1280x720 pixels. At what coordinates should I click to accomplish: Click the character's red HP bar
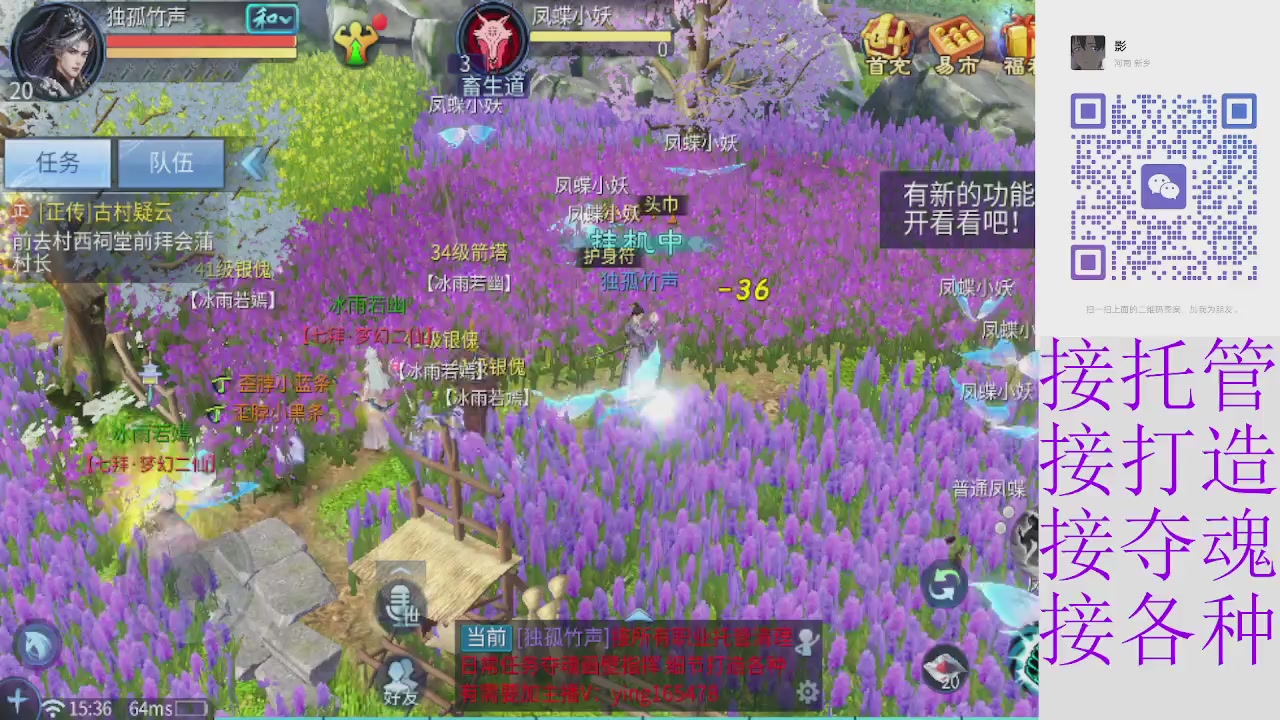point(200,43)
